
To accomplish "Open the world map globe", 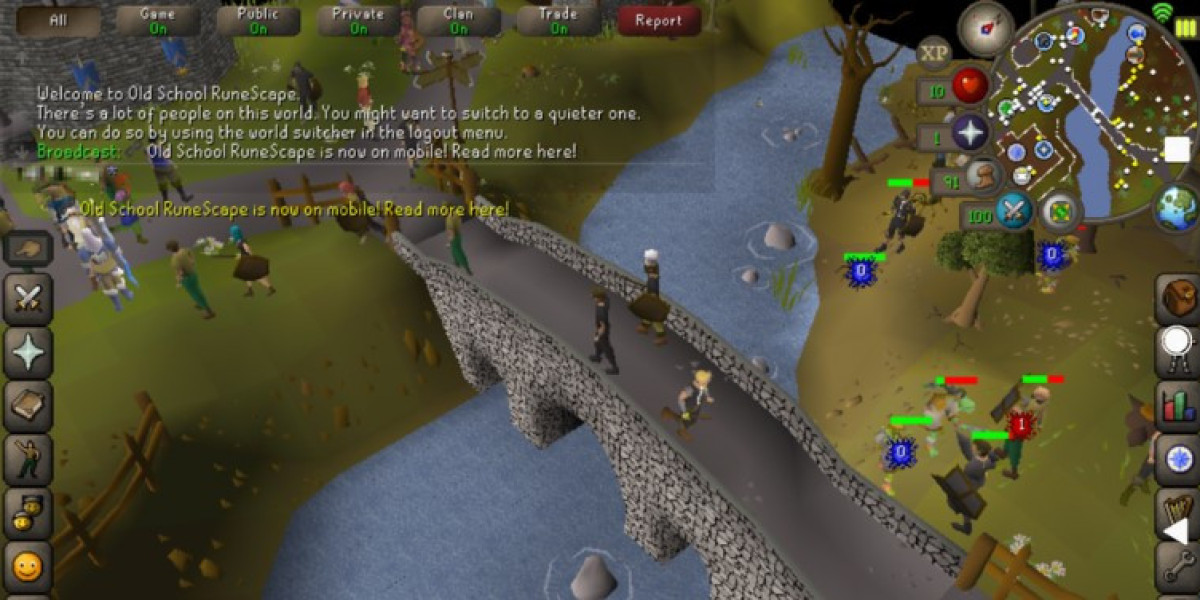I will [1175, 208].
